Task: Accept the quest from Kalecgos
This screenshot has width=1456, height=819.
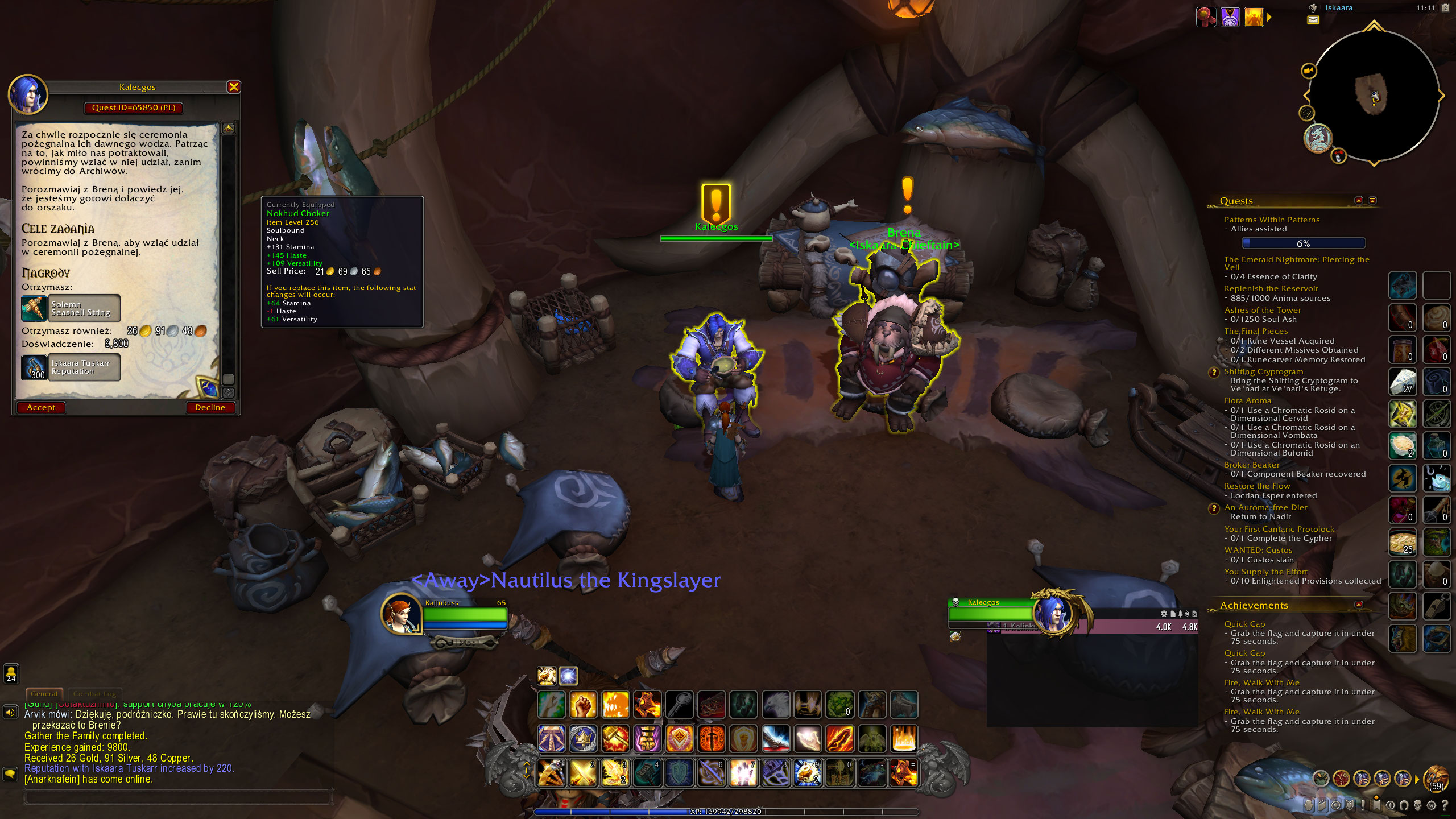Action: 41,407
